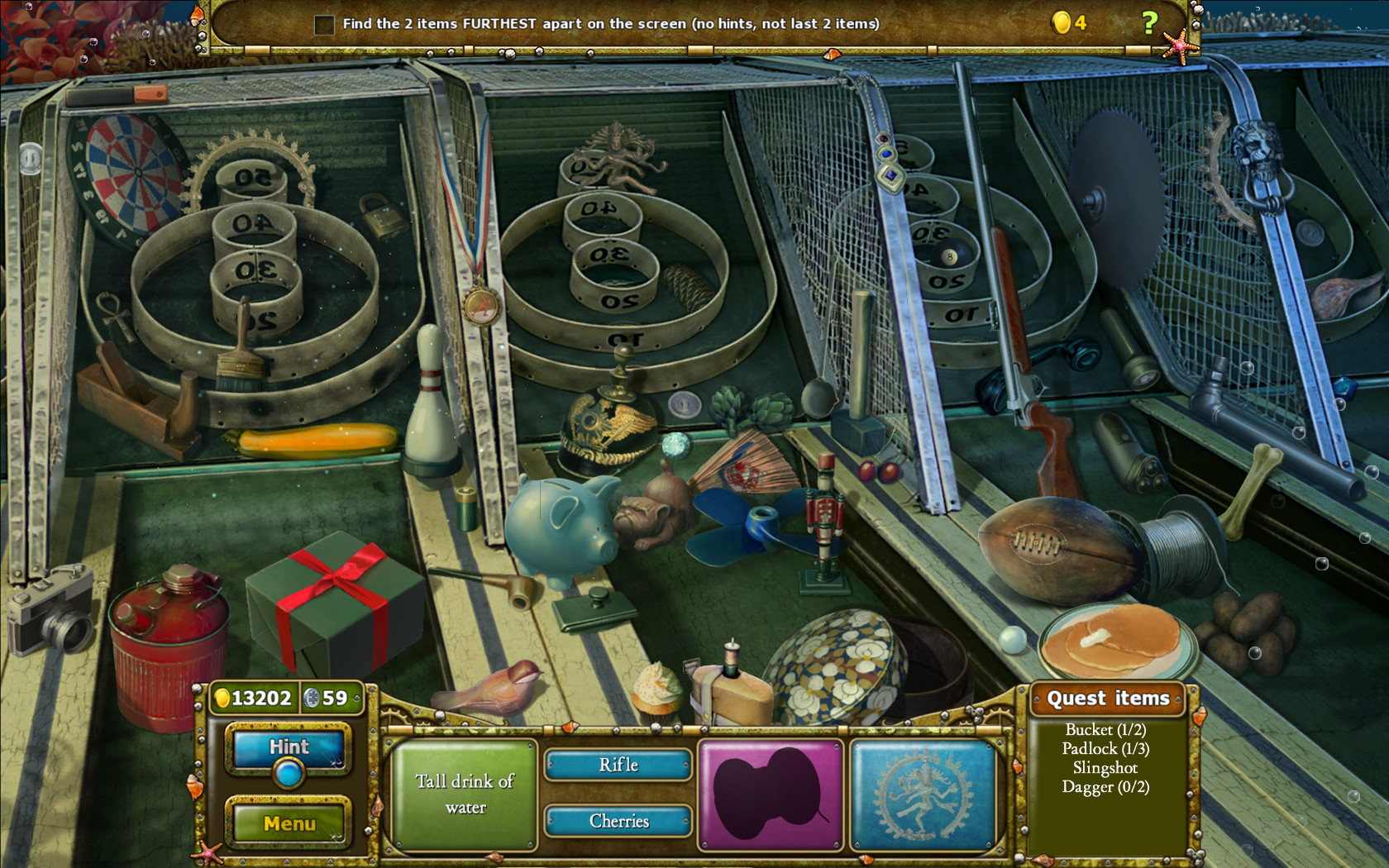Click the Cherries item label to toggle it
Image resolution: width=1389 pixels, height=868 pixels.
click(617, 822)
